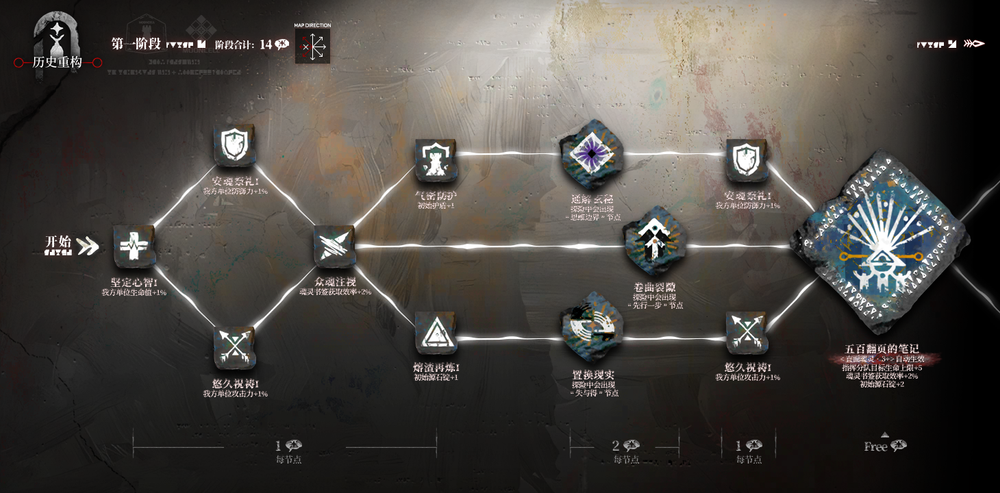
Task: Select the 熔流再炼I triangle node
Action: tap(436, 331)
